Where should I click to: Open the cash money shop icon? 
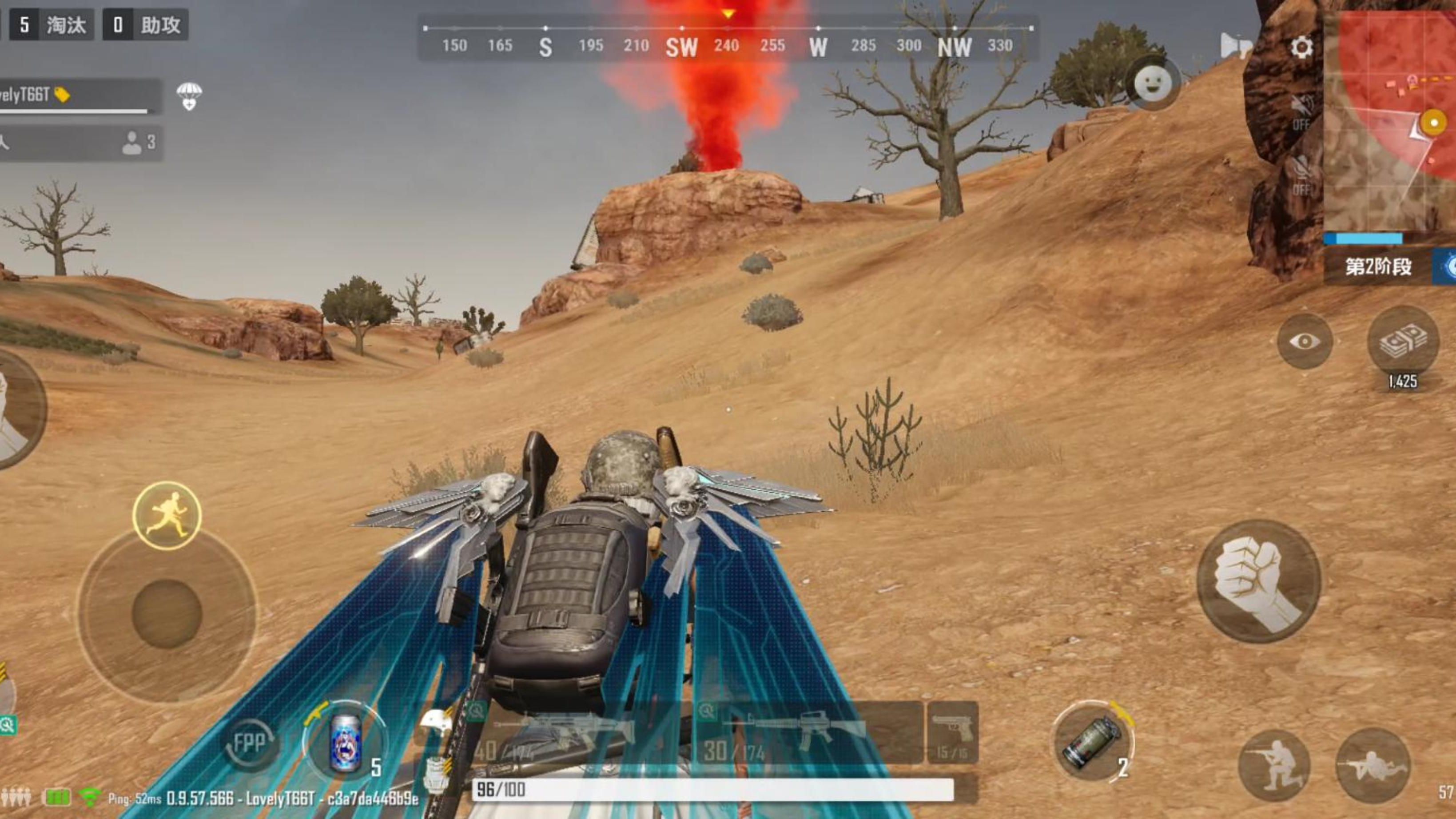pyautogui.click(x=1403, y=342)
